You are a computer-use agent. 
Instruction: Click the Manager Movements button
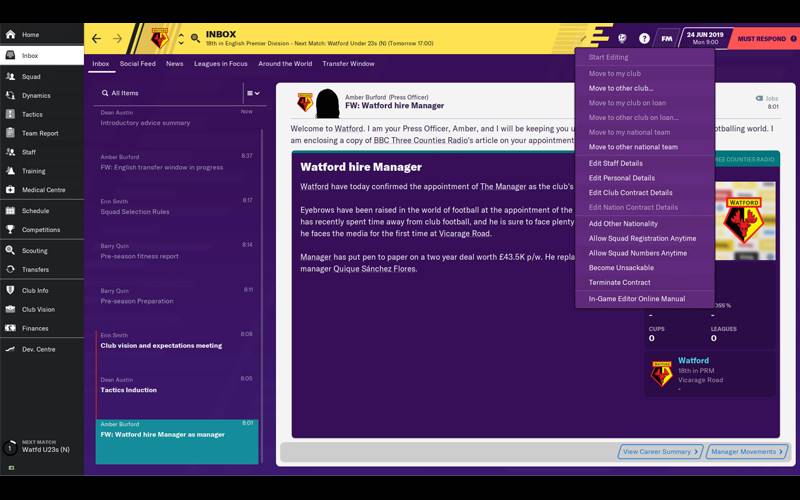pos(747,452)
